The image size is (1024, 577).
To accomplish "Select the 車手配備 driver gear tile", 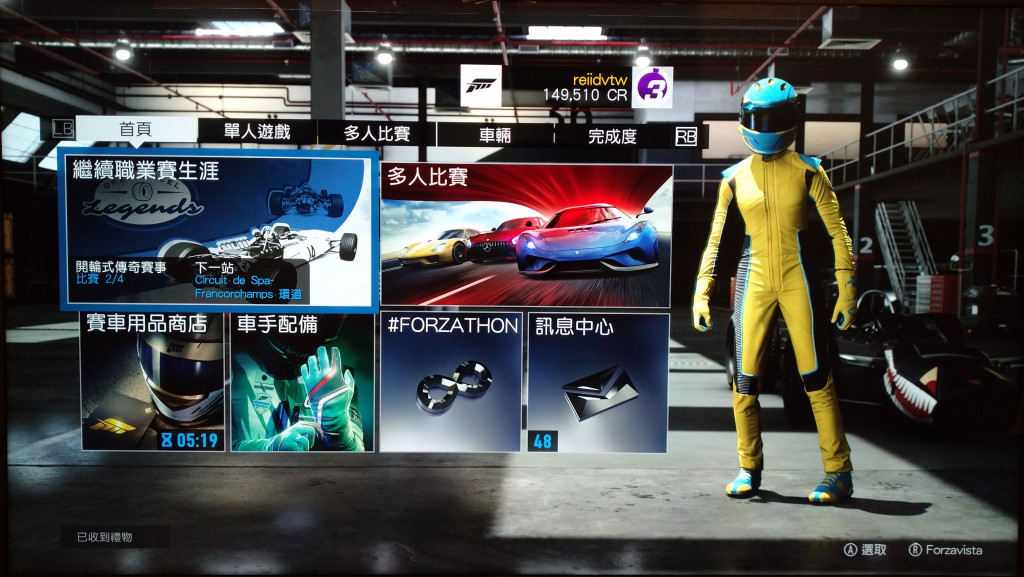I will tap(302, 381).
